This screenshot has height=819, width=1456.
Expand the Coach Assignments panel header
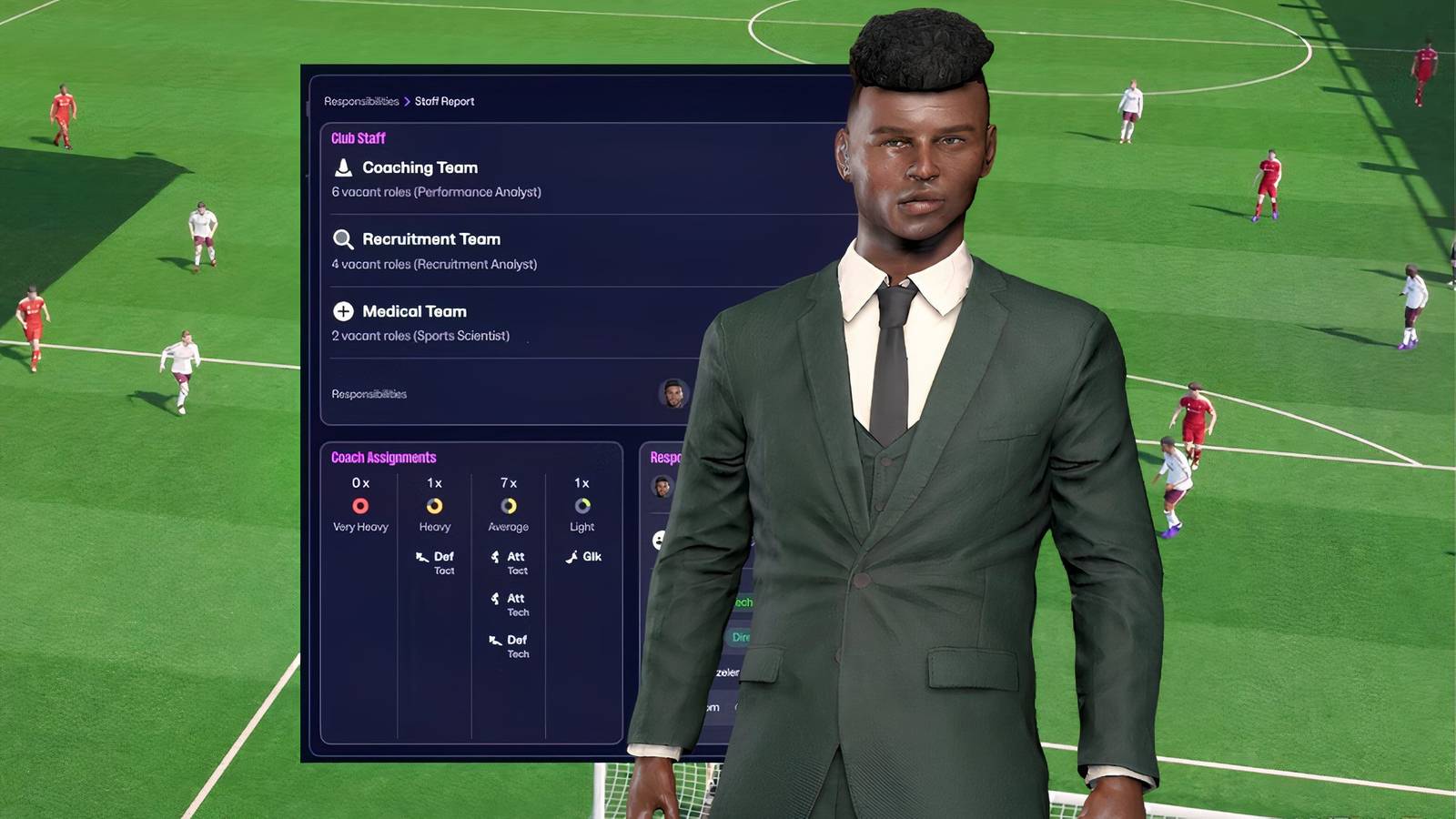coord(386,457)
